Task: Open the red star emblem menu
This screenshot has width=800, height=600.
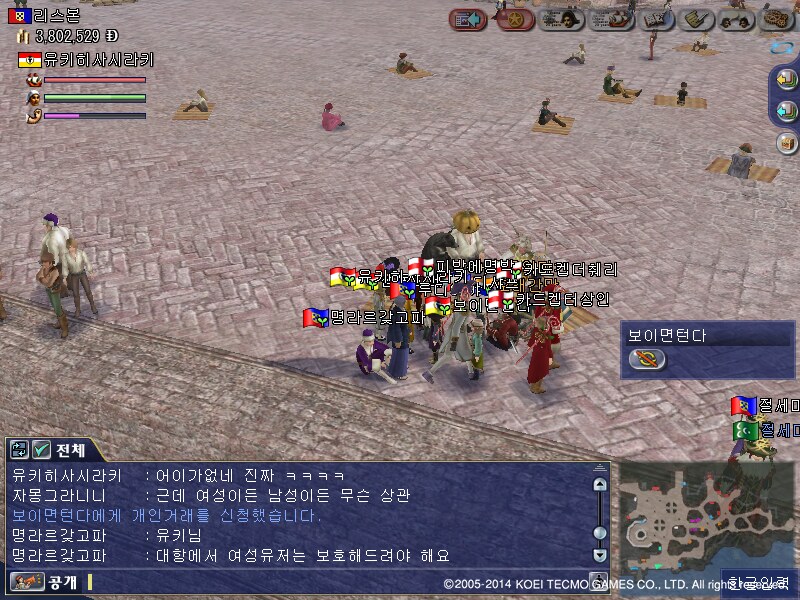Action: click(515, 19)
